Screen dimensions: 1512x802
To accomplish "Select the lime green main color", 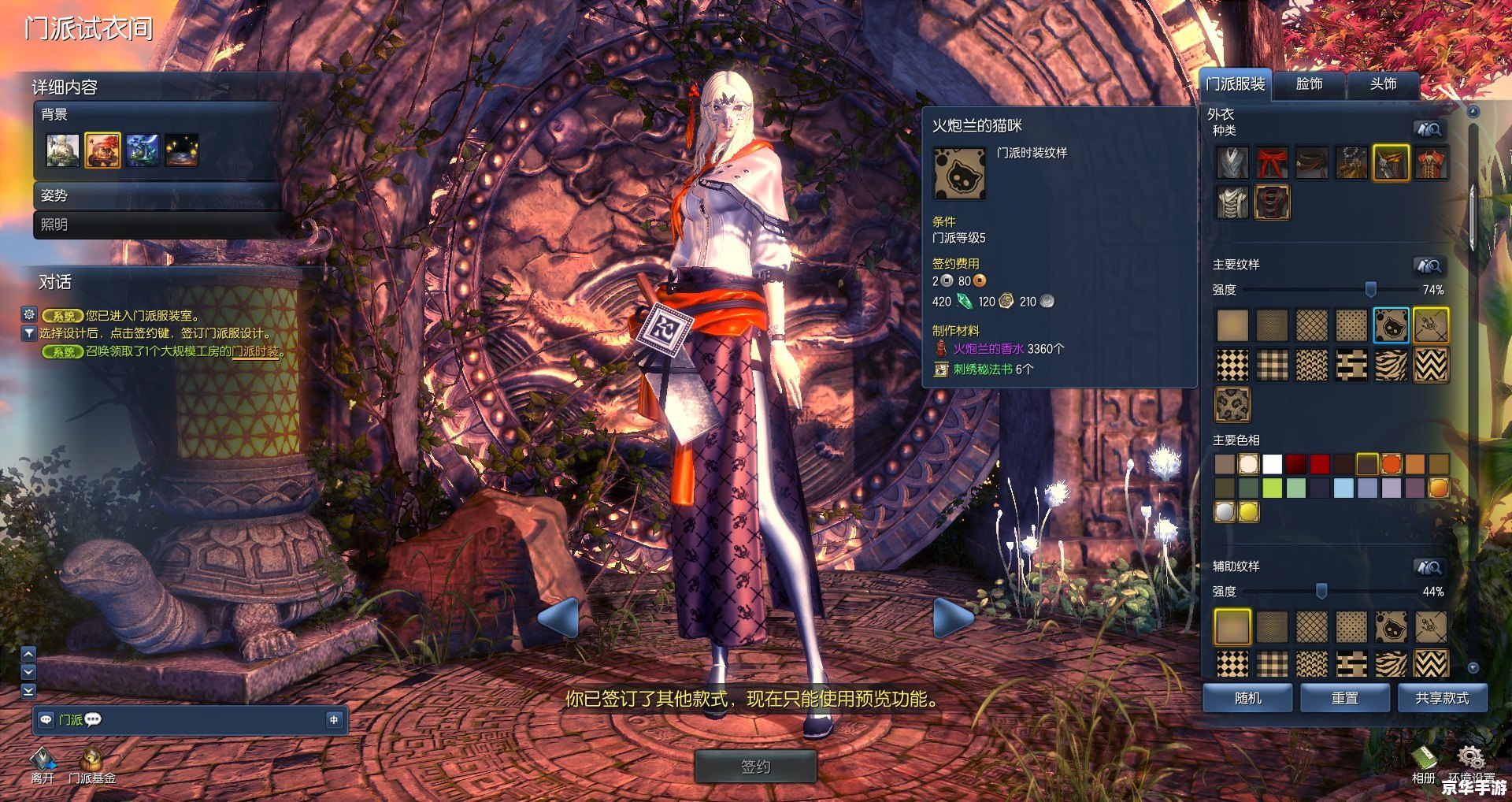I will pyautogui.click(x=1272, y=488).
